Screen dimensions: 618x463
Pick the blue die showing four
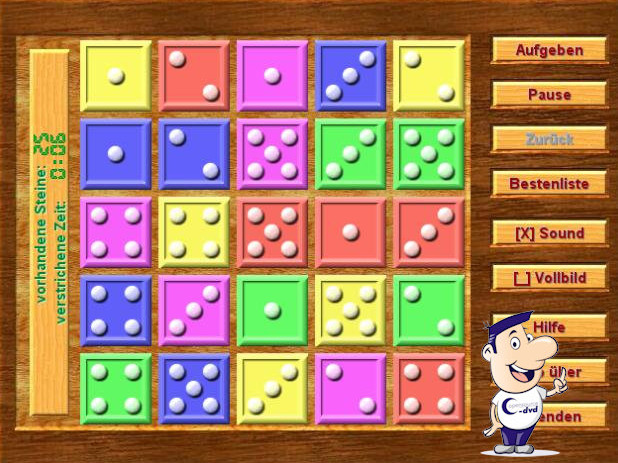[x=116, y=310]
